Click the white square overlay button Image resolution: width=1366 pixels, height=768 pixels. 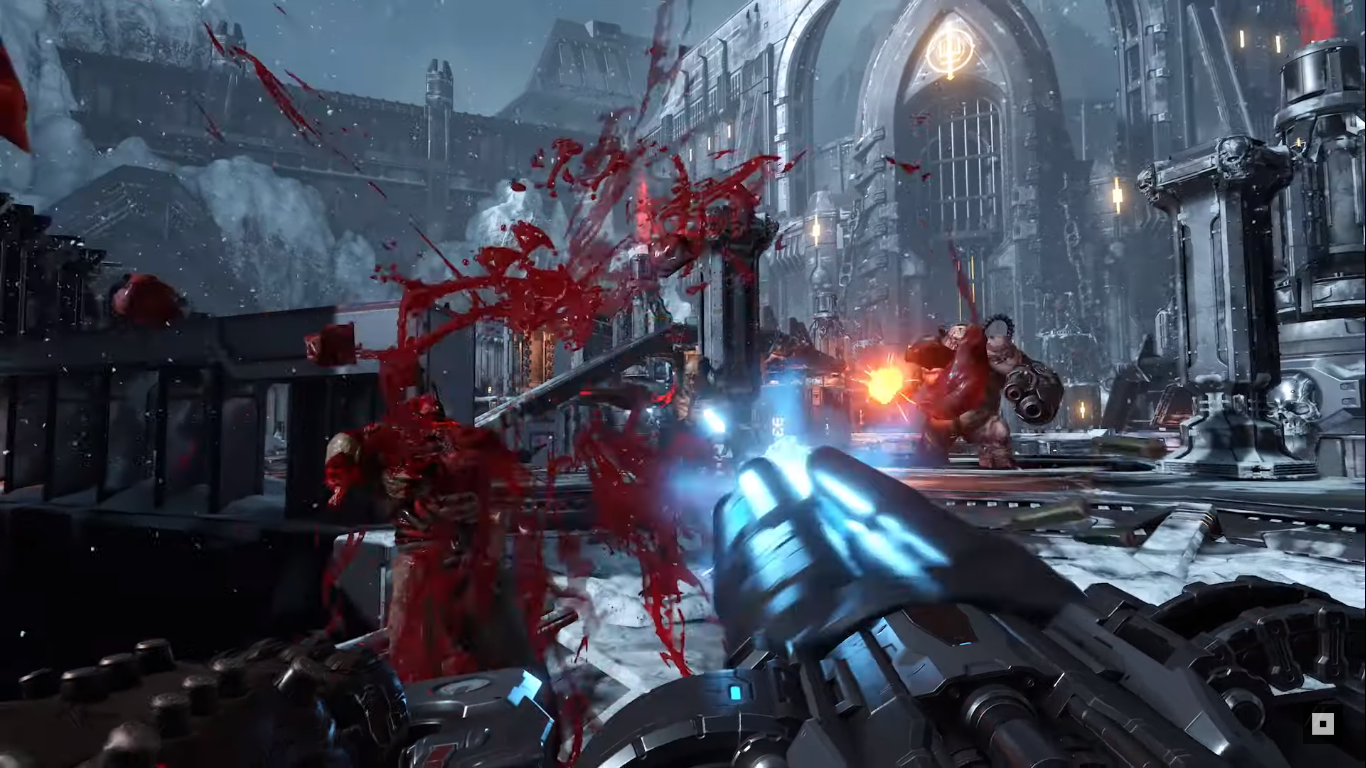(1322, 724)
